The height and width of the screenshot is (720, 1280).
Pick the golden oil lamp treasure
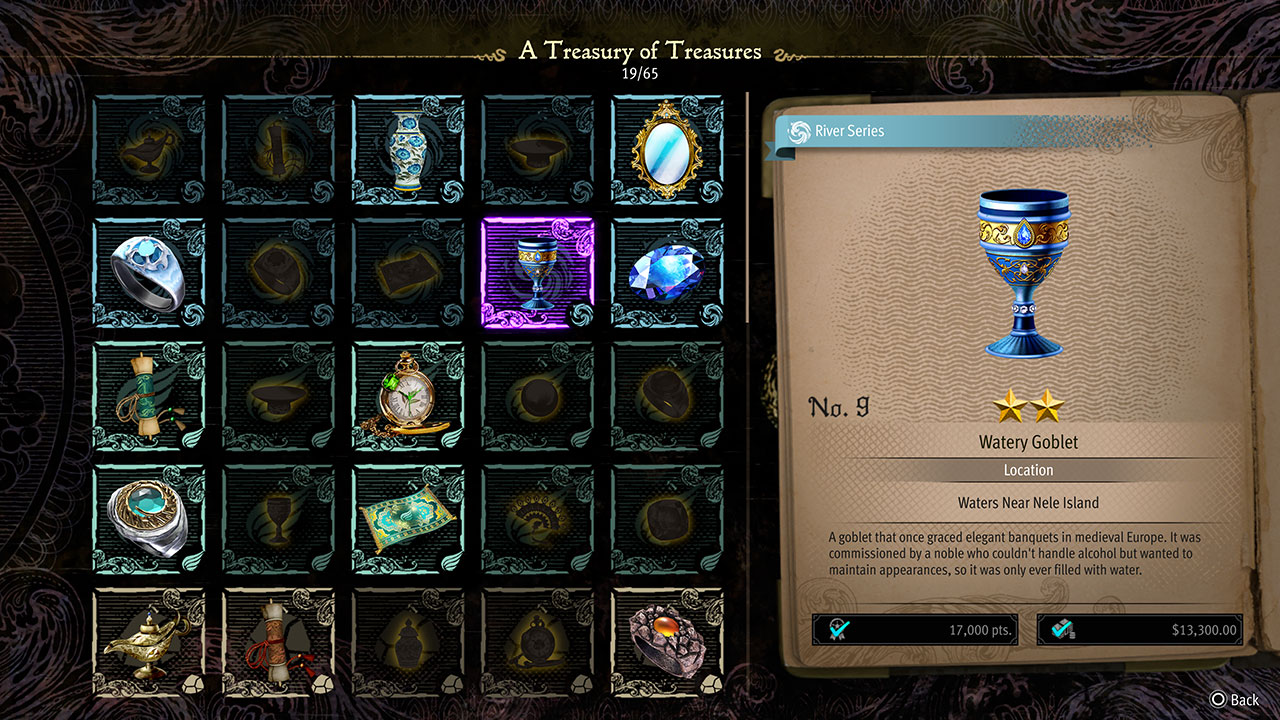click(148, 641)
